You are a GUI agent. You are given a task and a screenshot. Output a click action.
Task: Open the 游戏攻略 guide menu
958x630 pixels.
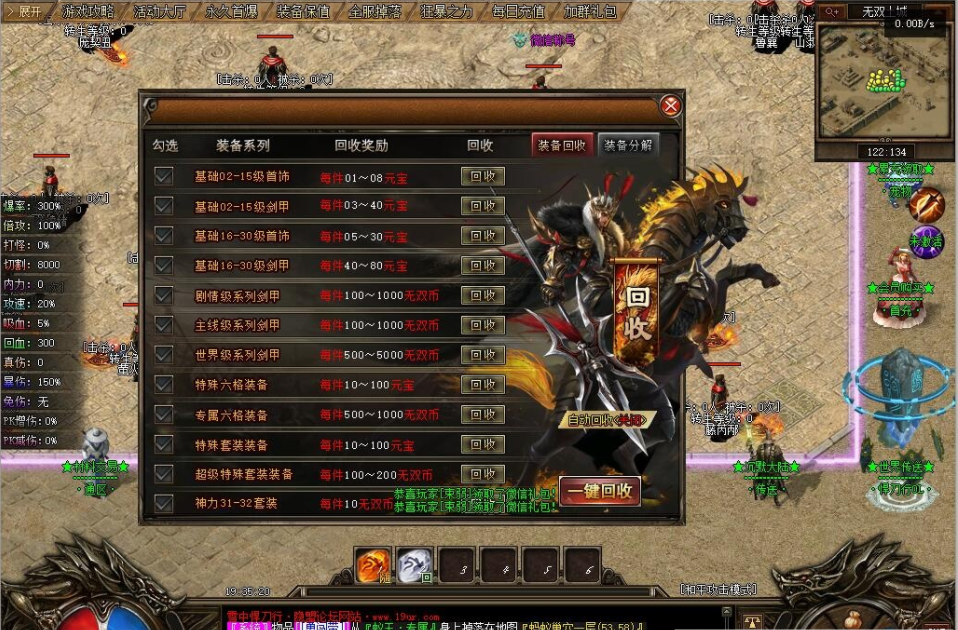(x=88, y=12)
